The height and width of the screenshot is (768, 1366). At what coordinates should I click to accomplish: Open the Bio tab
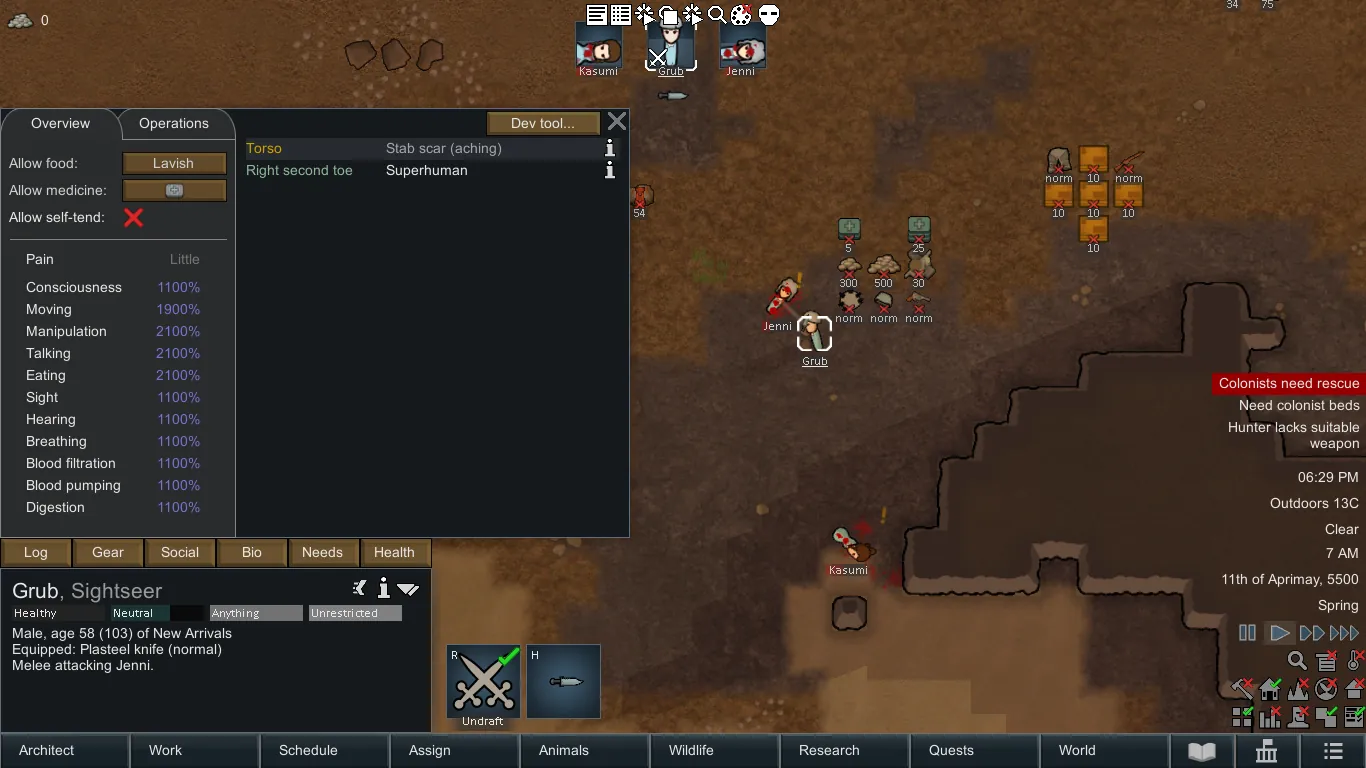point(252,552)
